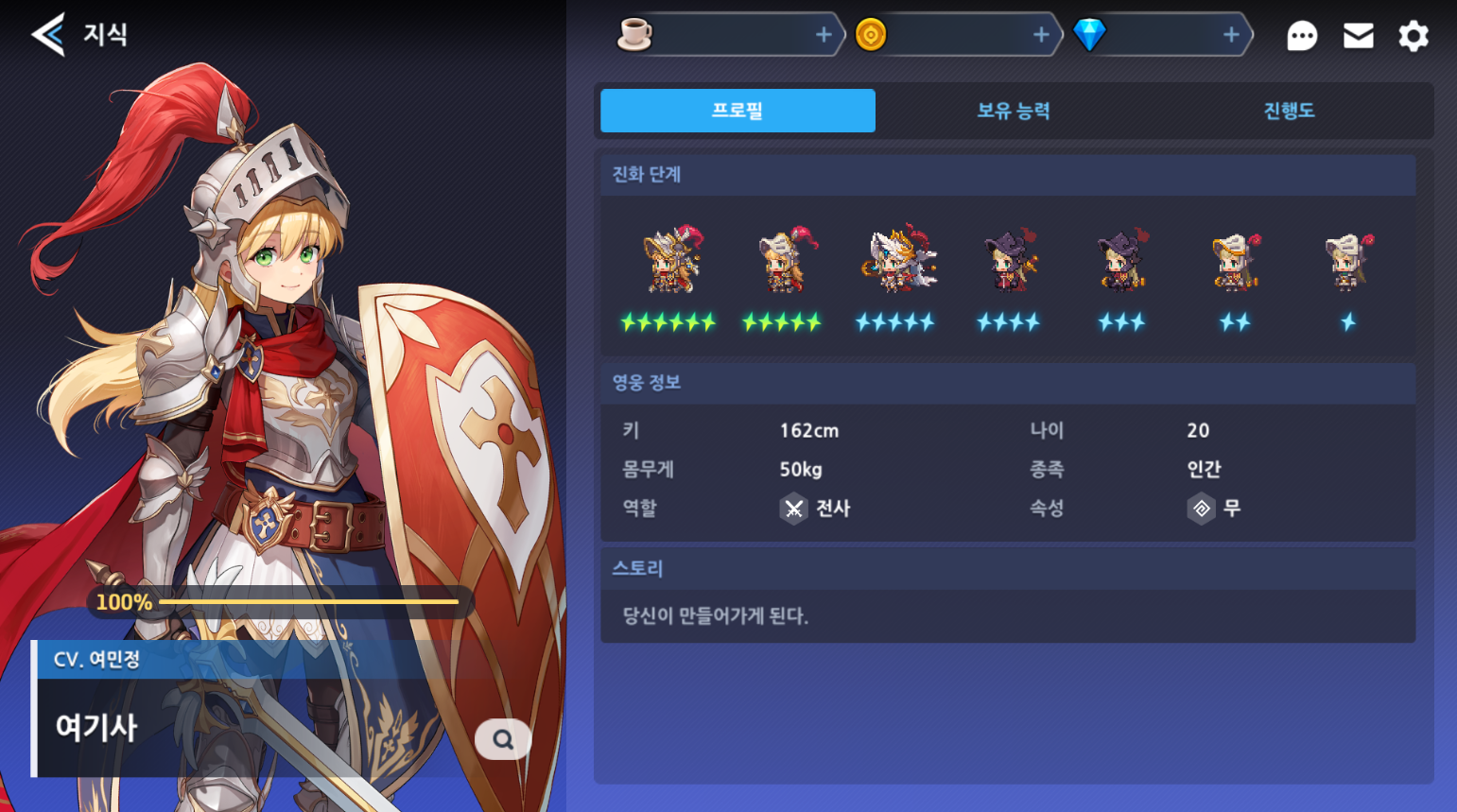Add more coffee stamina with plus
This screenshot has width=1457, height=812.
coord(824,35)
